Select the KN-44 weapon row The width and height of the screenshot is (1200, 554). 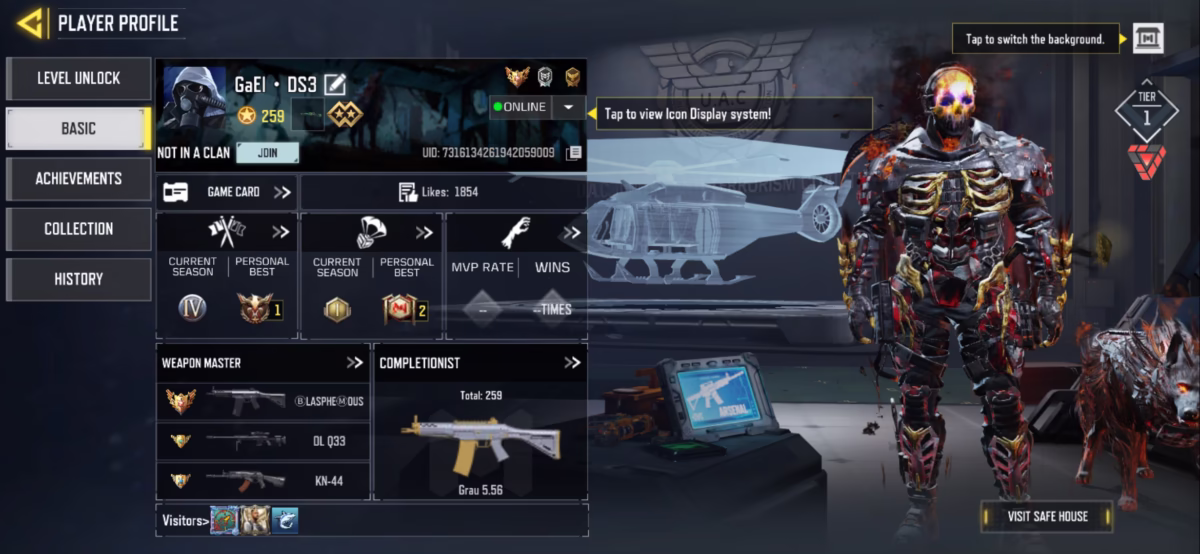[x=263, y=481]
